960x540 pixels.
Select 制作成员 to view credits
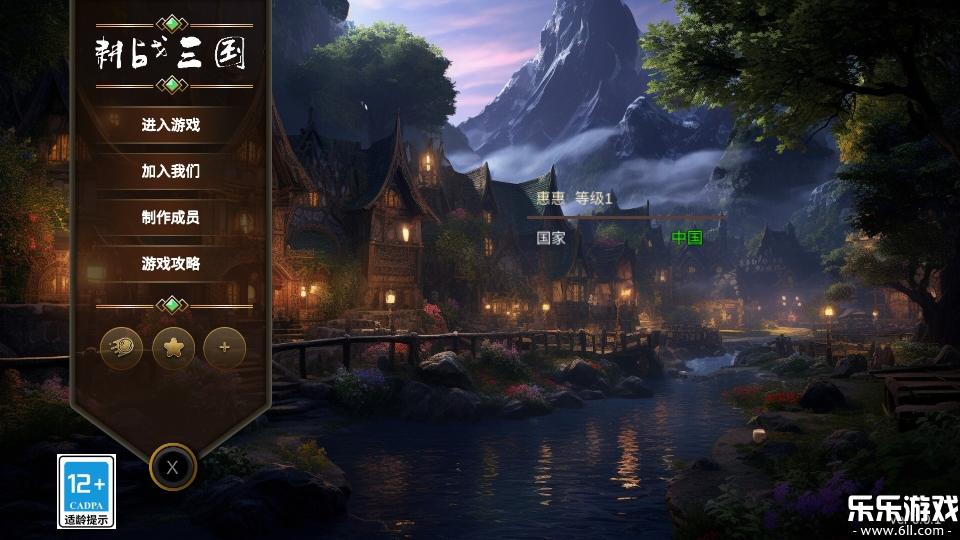click(x=171, y=217)
